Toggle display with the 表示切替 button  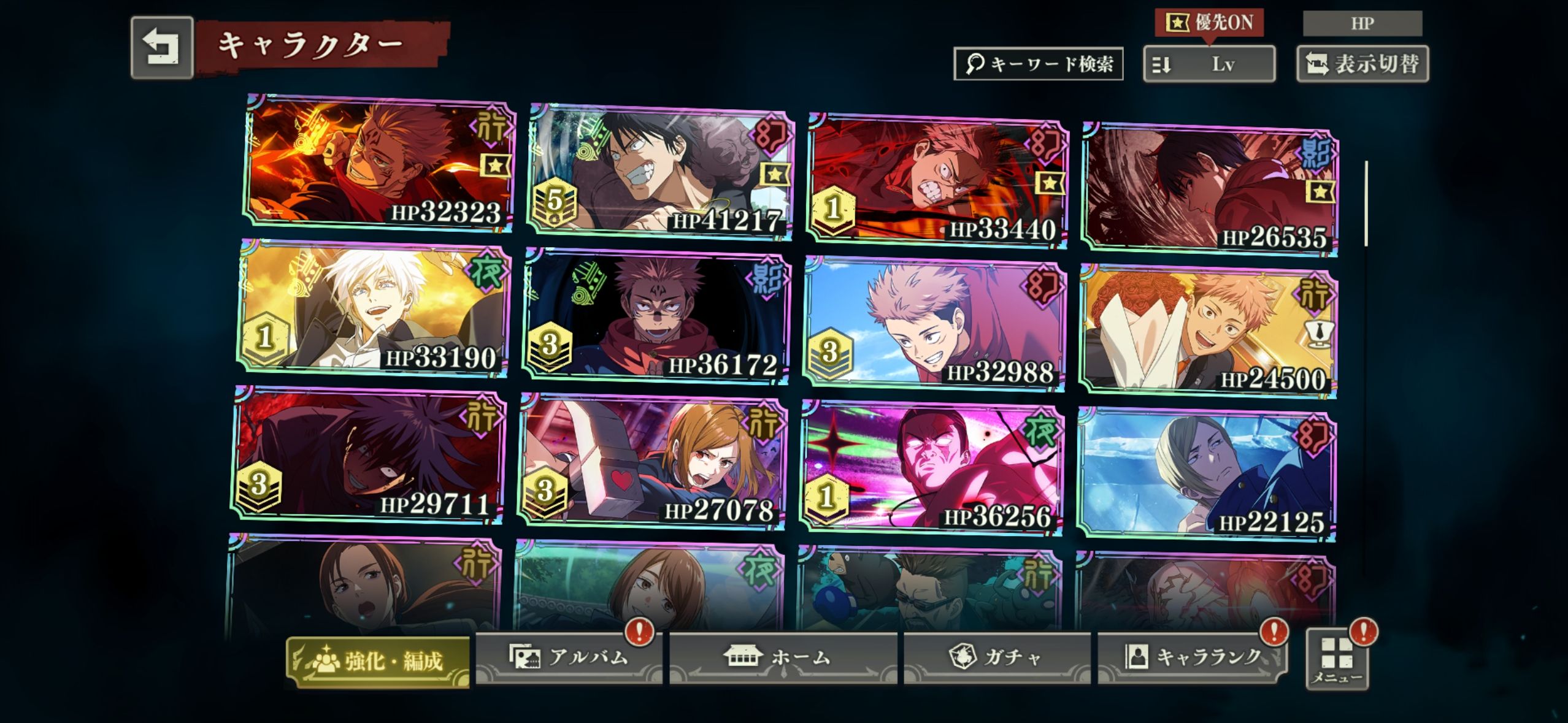pyautogui.click(x=1362, y=64)
